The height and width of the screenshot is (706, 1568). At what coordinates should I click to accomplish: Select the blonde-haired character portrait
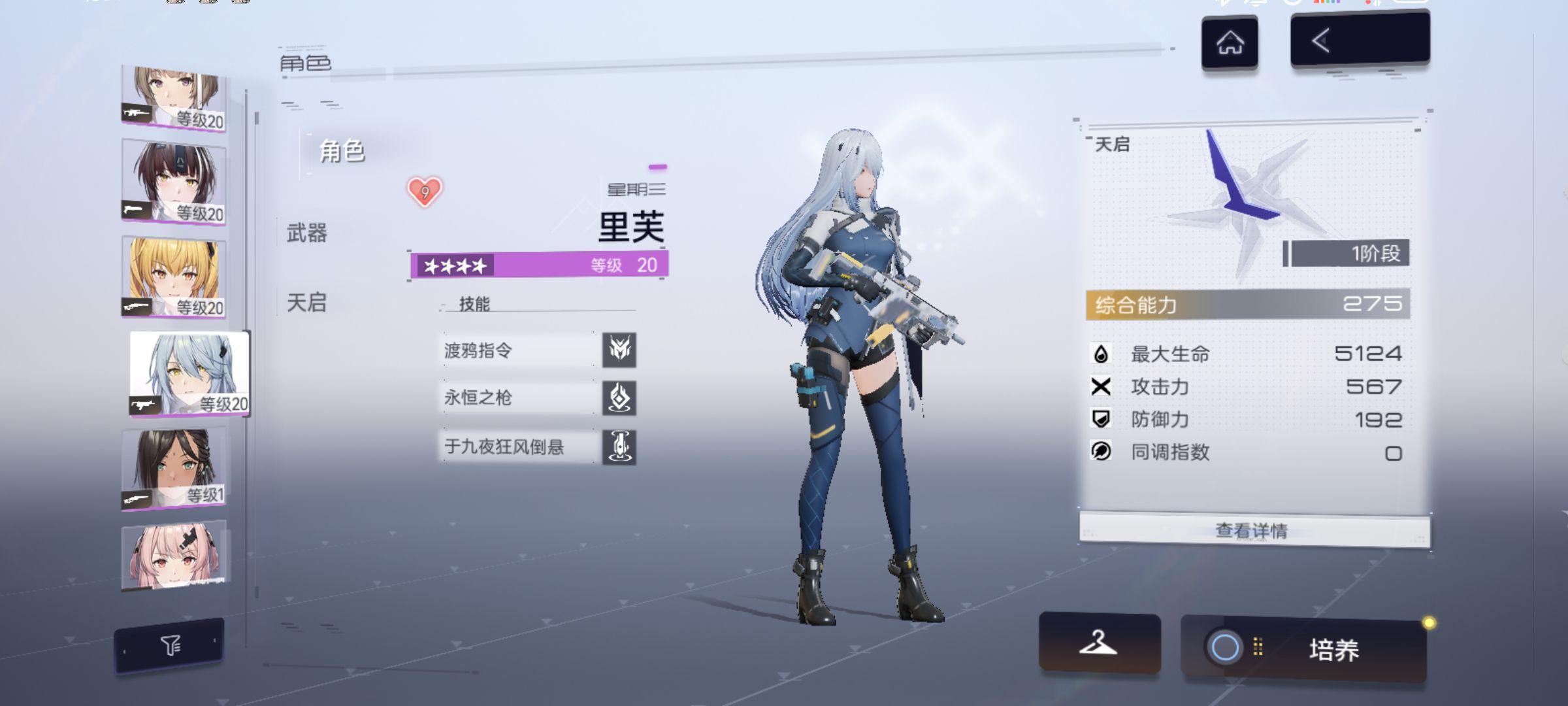[x=174, y=277]
